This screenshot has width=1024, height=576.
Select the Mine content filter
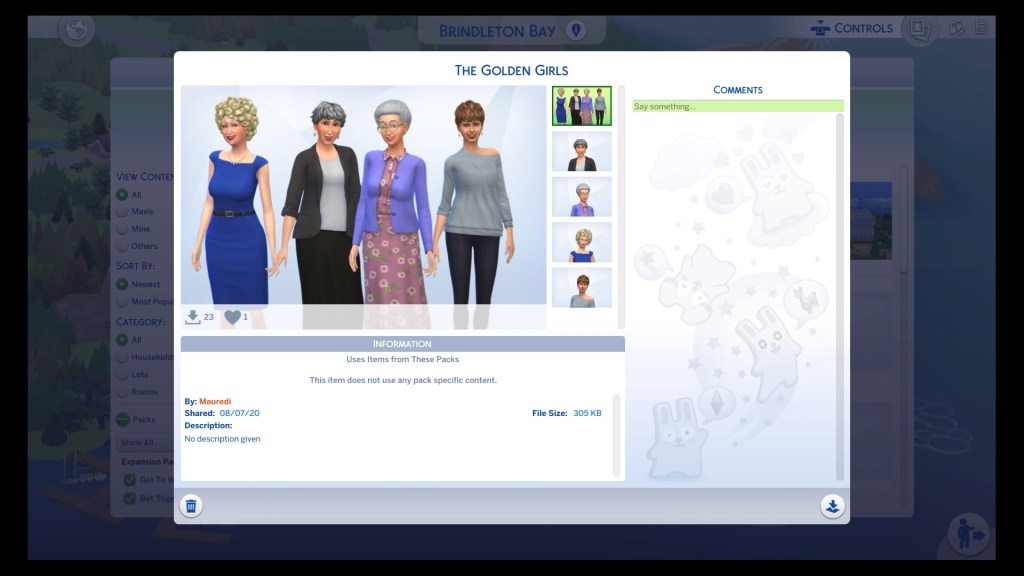pyautogui.click(x=123, y=229)
